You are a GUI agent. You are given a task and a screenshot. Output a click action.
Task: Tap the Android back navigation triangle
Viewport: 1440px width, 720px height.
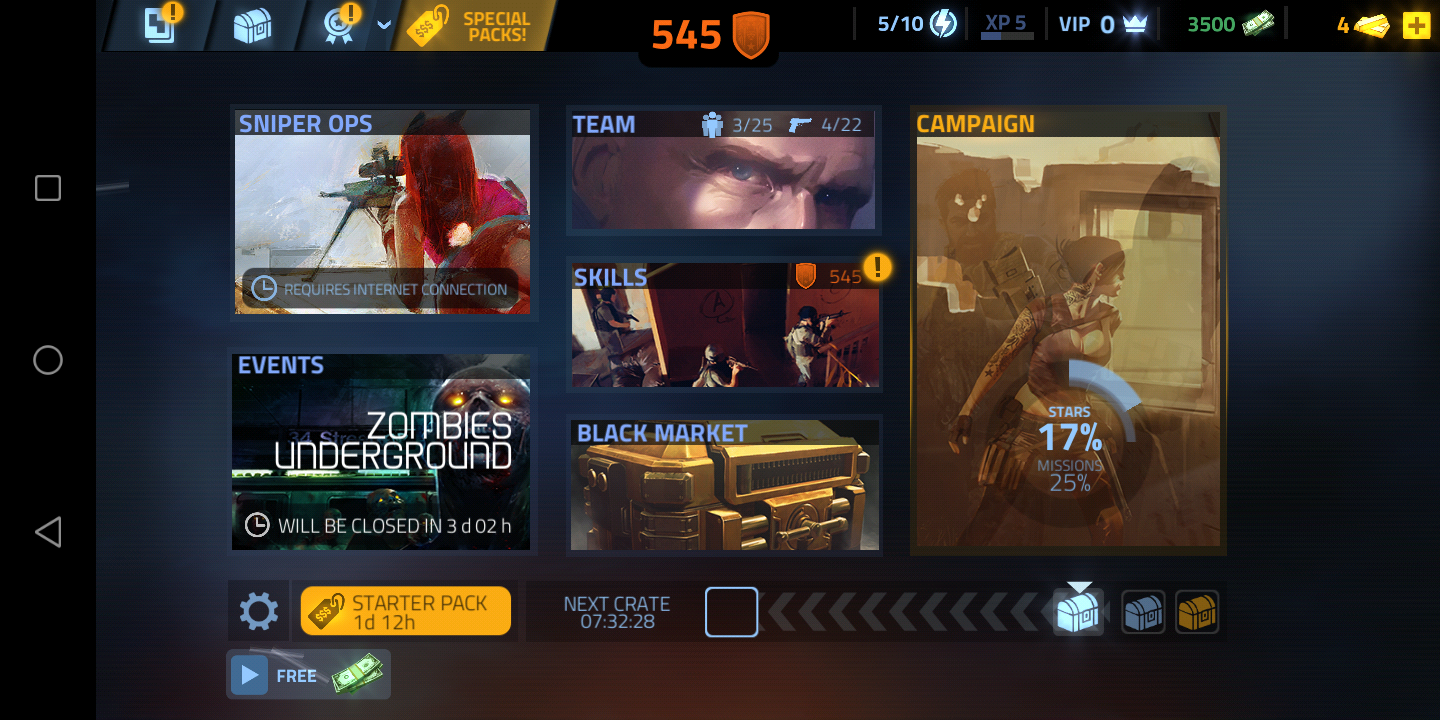[x=48, y=532]
